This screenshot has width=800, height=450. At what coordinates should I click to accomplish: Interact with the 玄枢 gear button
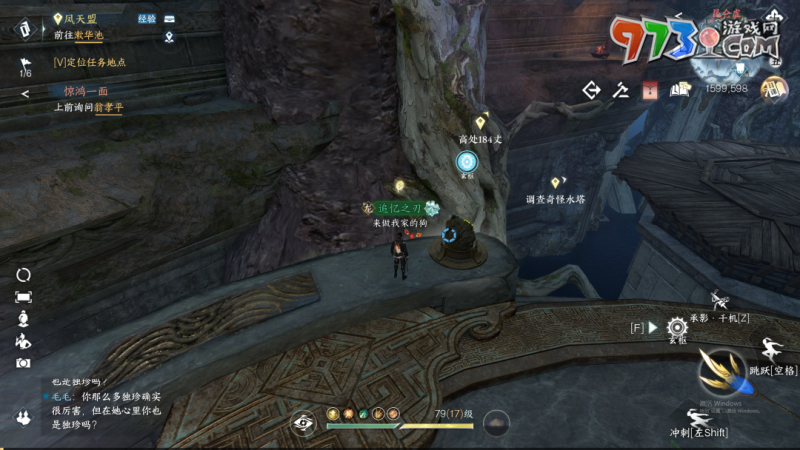(x=677, y=327)
